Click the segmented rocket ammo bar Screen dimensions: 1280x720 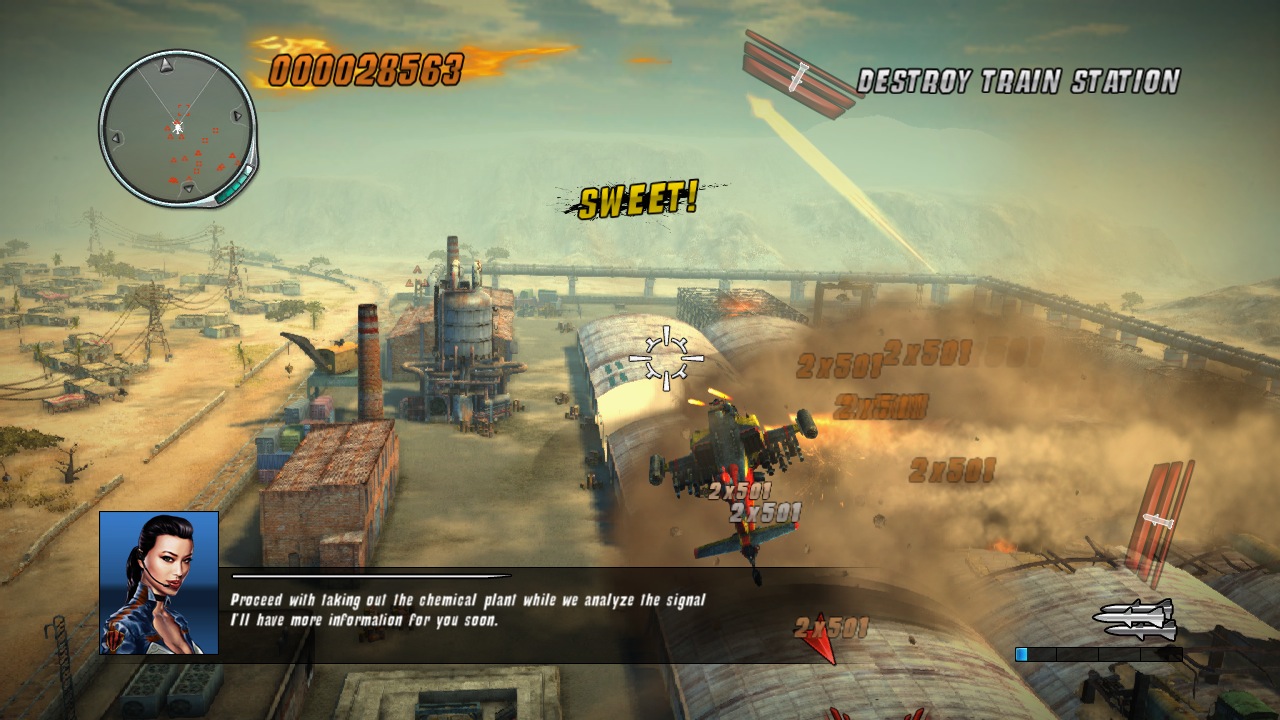pos(1100,655)
